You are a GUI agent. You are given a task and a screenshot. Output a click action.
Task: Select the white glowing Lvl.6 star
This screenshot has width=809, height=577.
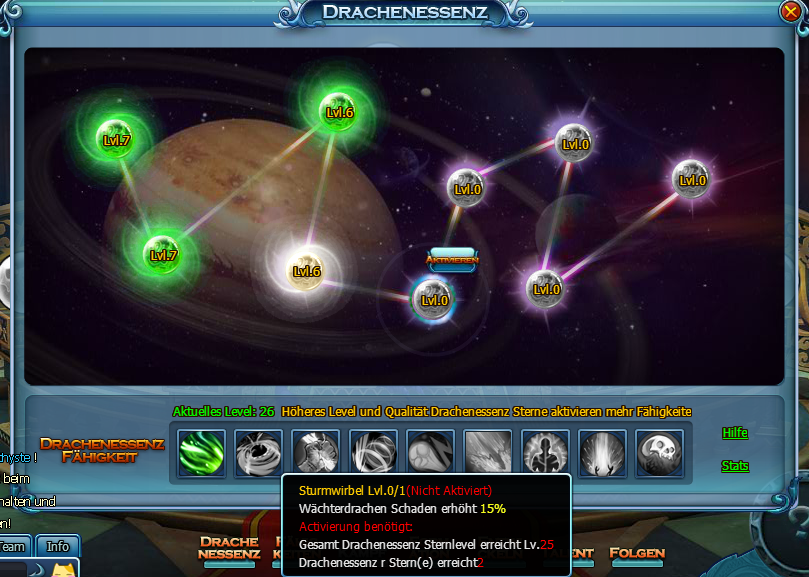(x=306, y=271)
